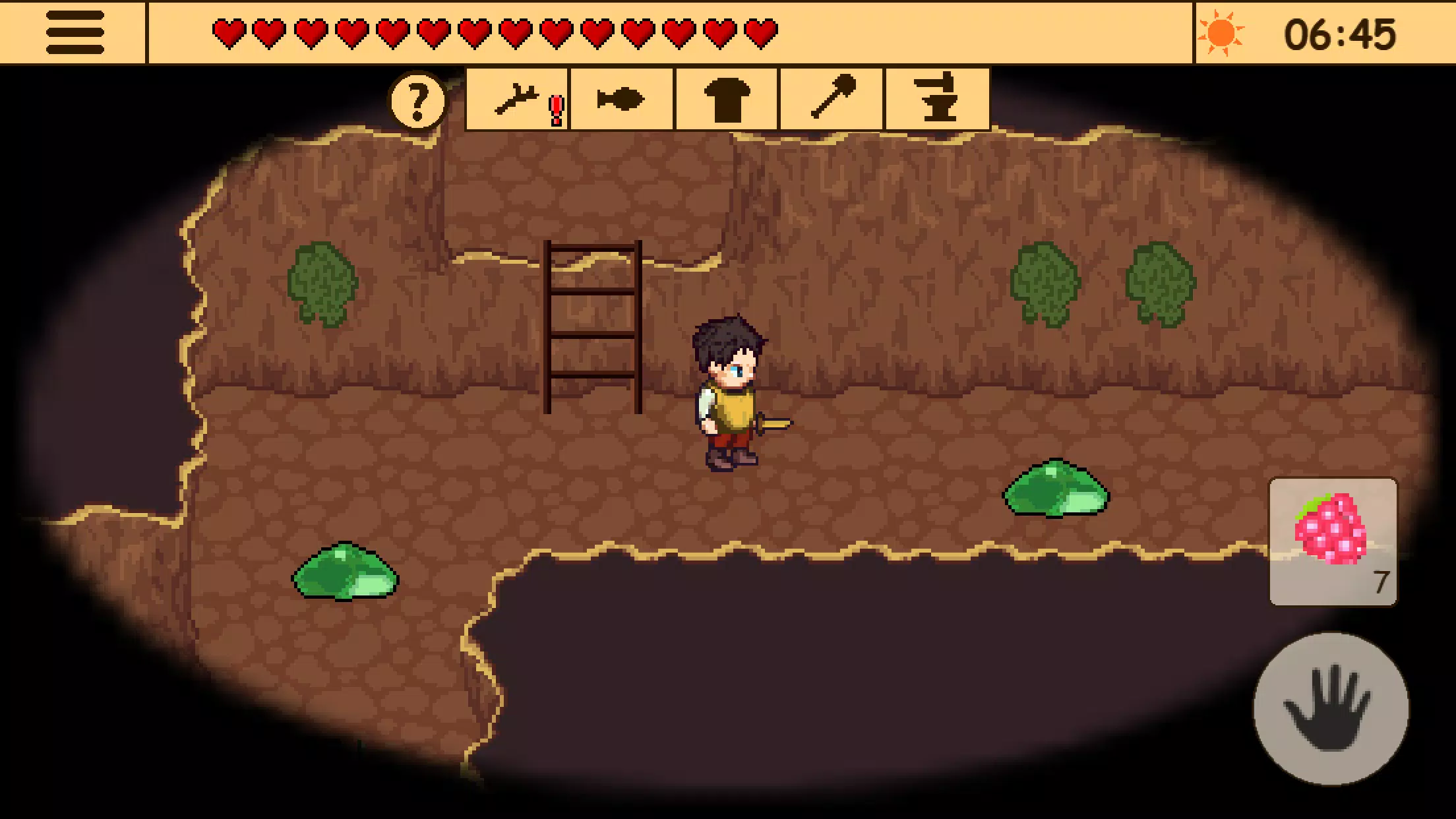This screenshot has height=819, width=1456.
Task: Click the first red heart in health bar
Action: pos(230,30)
